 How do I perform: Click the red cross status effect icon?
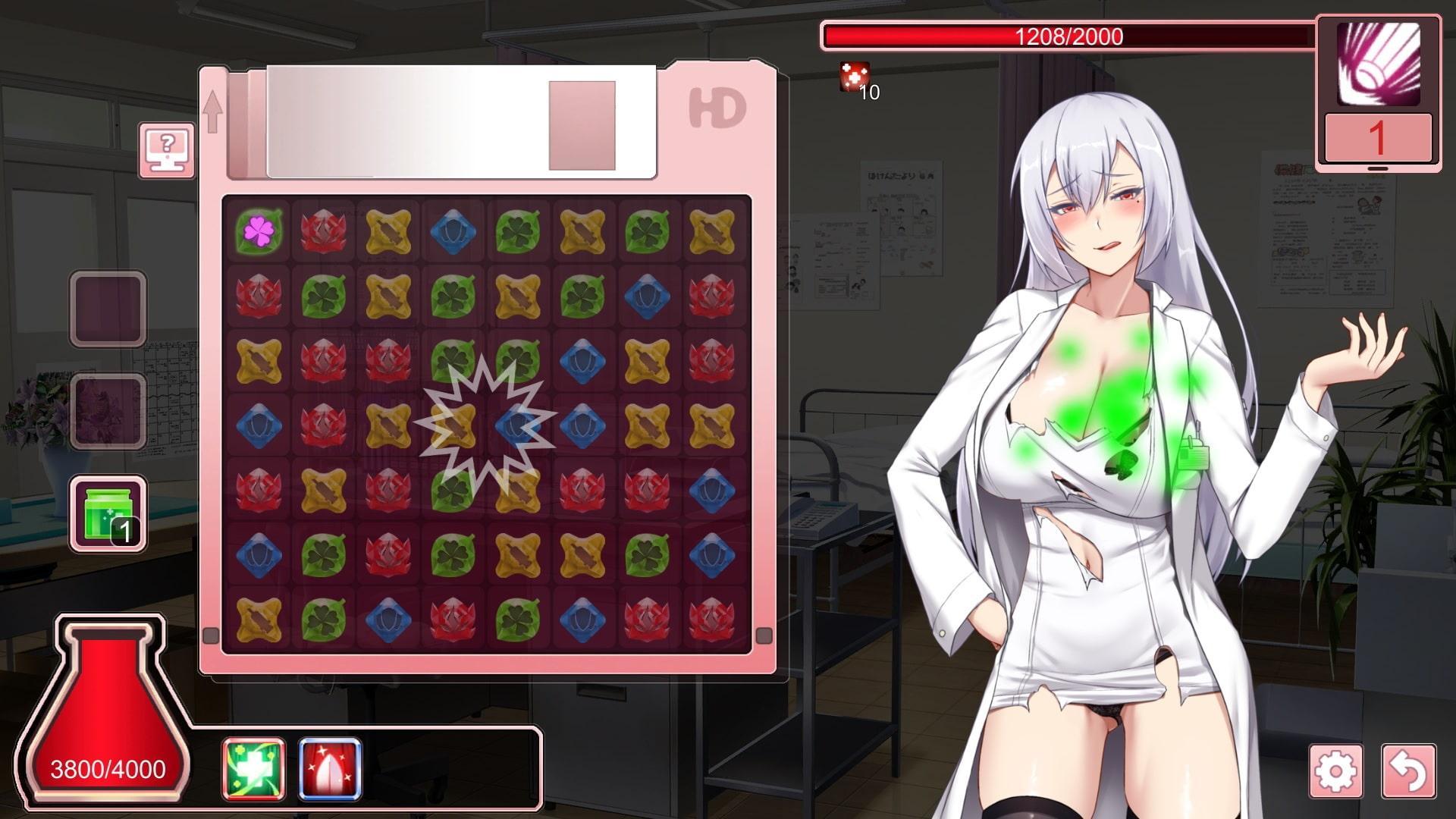click(x=853, y=77)
